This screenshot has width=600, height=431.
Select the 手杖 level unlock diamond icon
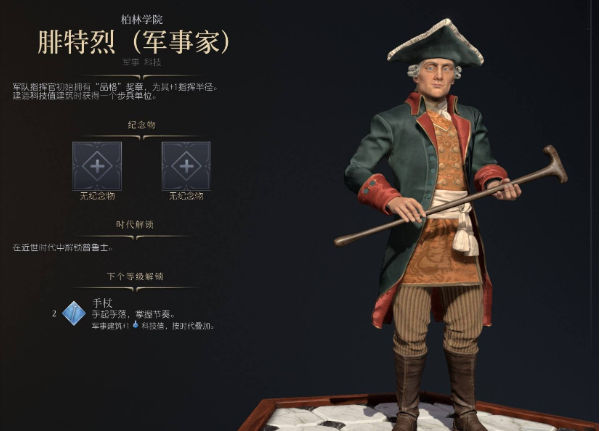pos(74,313)
